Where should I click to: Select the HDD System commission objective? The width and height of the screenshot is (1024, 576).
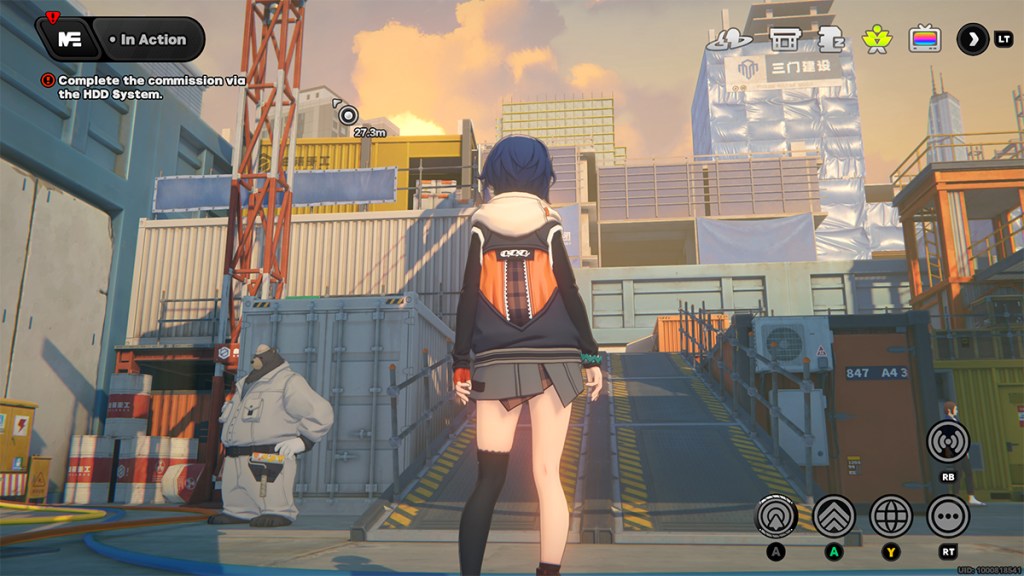coord(110,87)
